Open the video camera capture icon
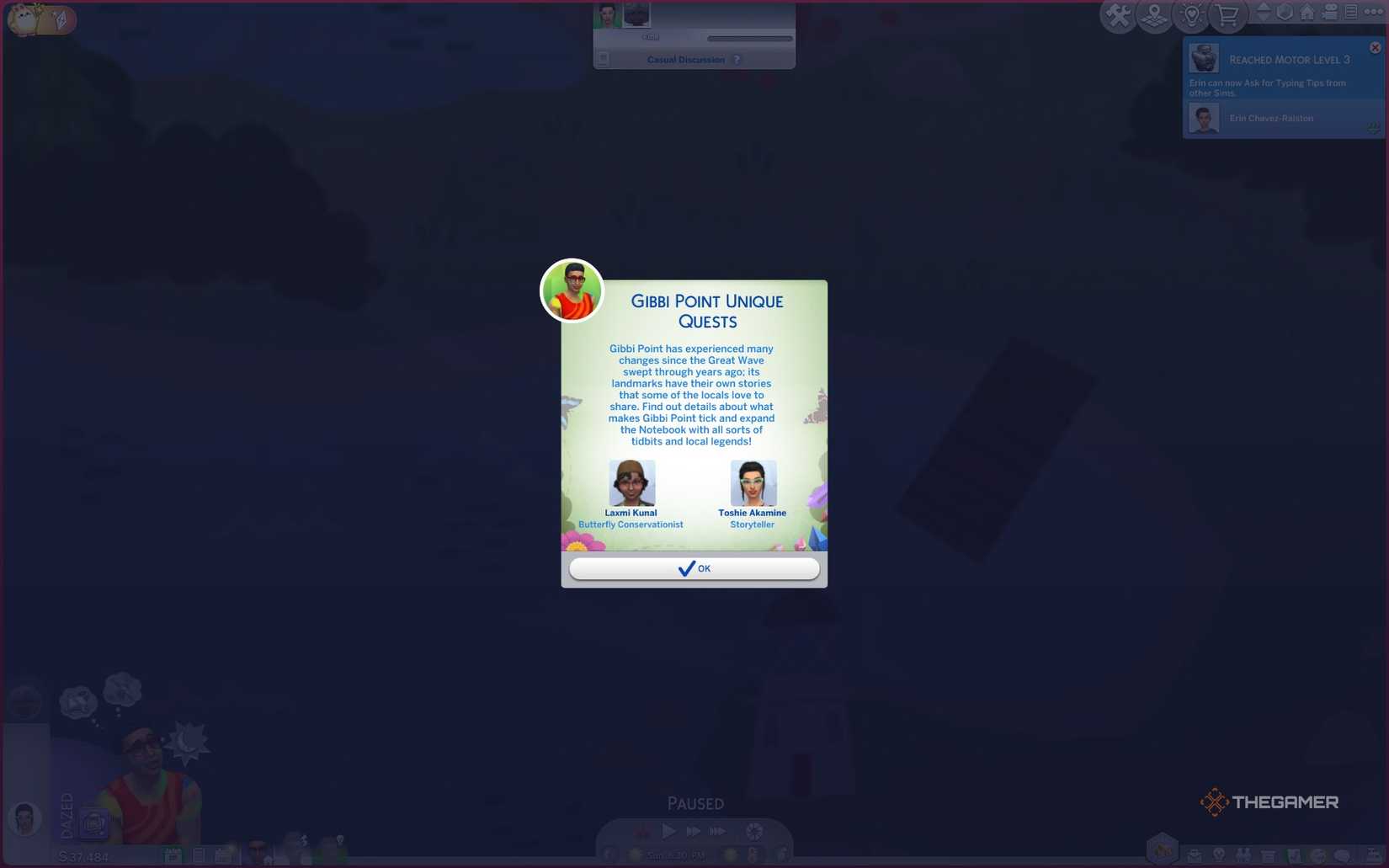Screen dimensions: 1389x868 [1331, 13]
